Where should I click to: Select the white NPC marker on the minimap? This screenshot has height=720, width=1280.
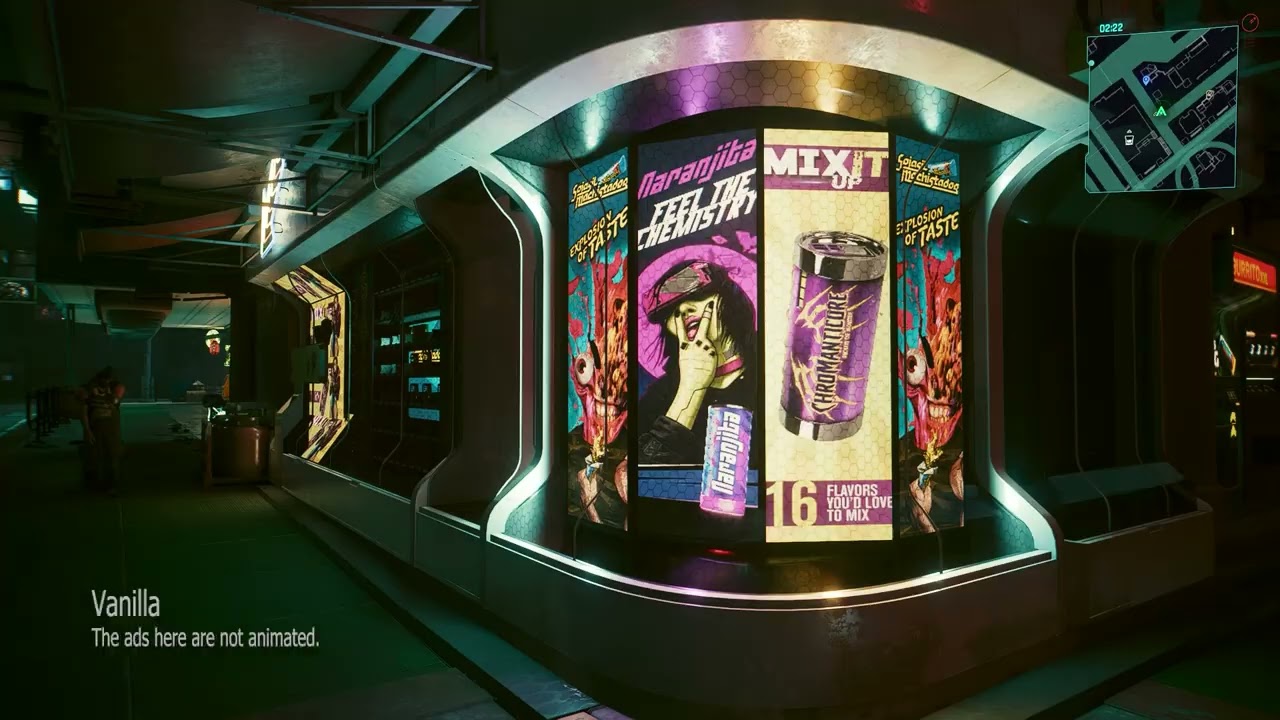tap(1209, 94)
